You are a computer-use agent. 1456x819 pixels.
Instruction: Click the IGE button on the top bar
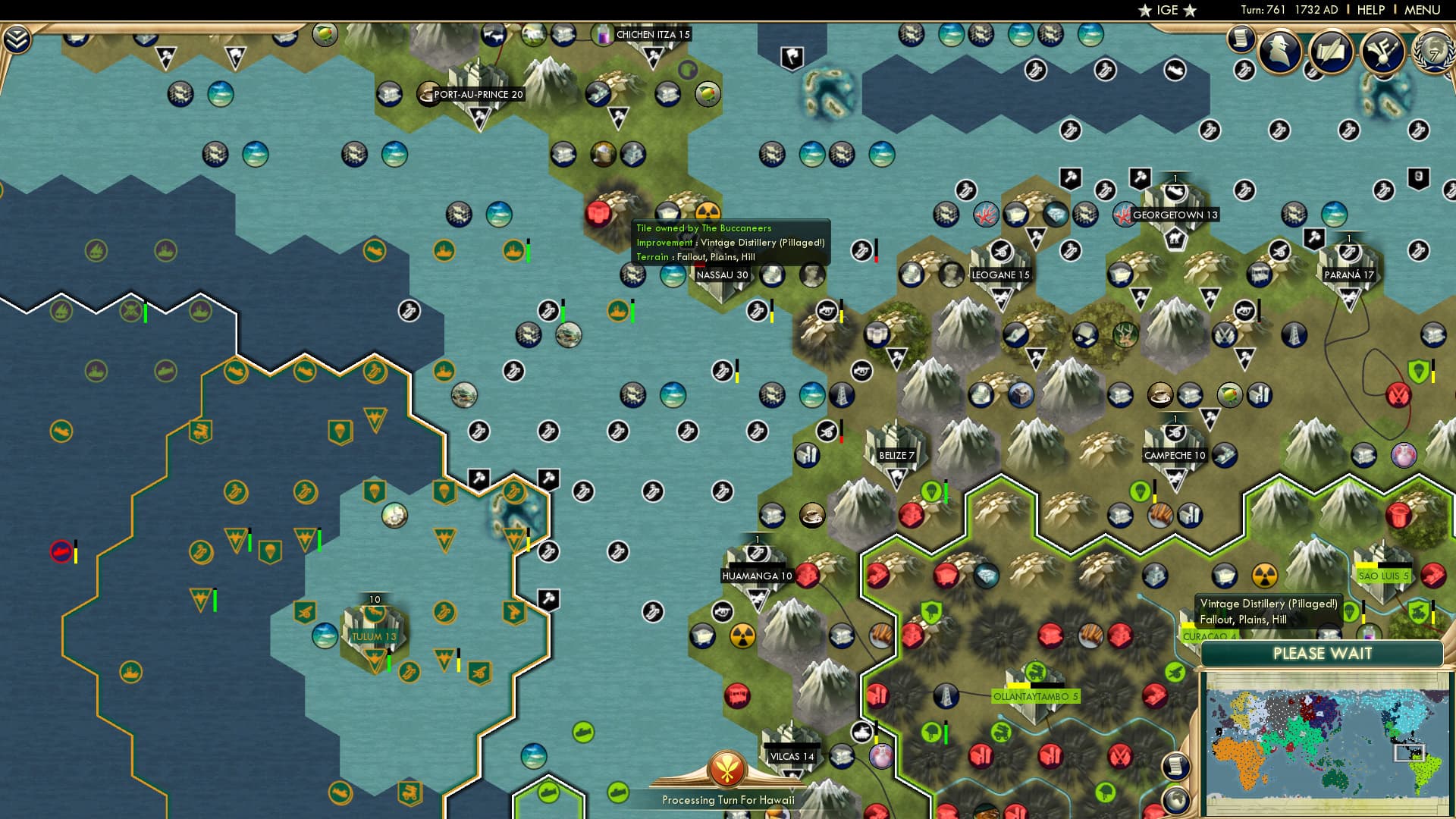(x=1166, y=10)
